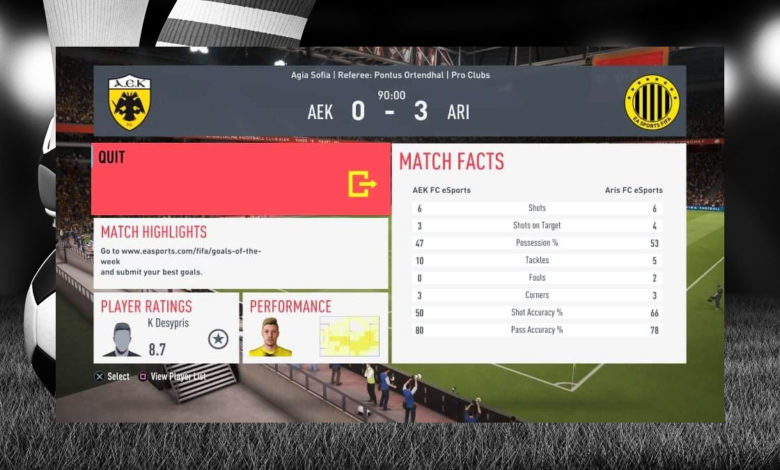Select the red Quit tile

(240, 179)
